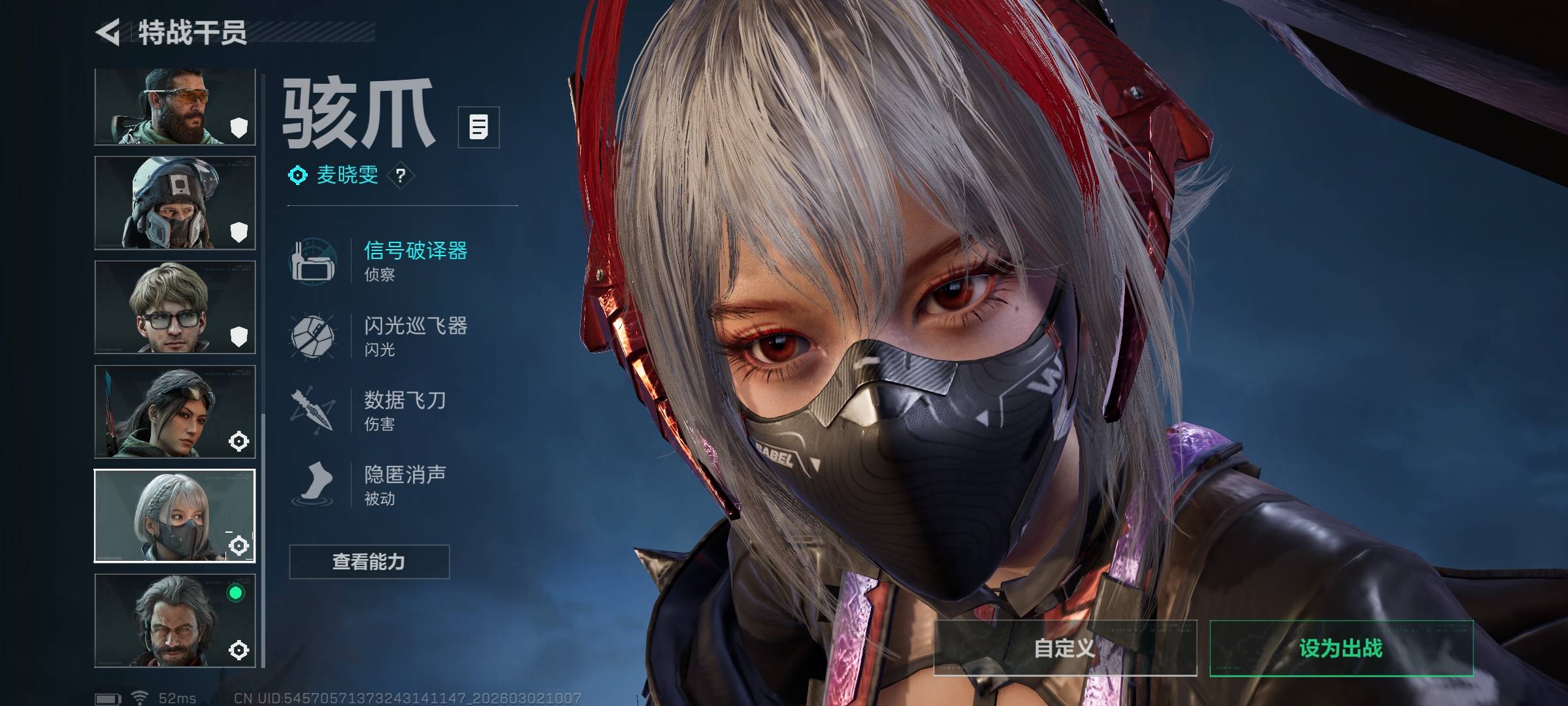This screenshot has width=1568, height=706.
Task: Open the 查看能力 button
Action: [x=369, y=562]
